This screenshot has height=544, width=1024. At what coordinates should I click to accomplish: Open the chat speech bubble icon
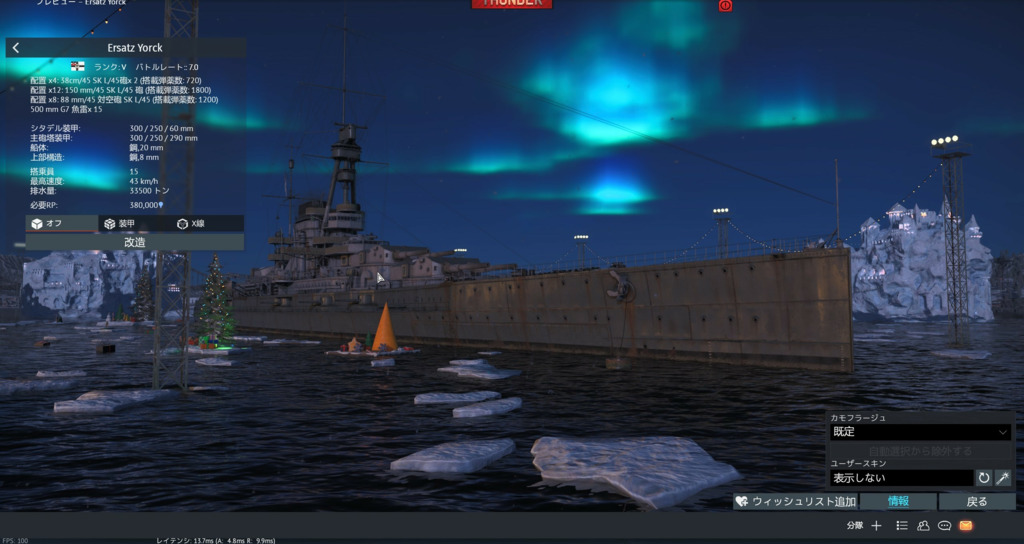944,525
